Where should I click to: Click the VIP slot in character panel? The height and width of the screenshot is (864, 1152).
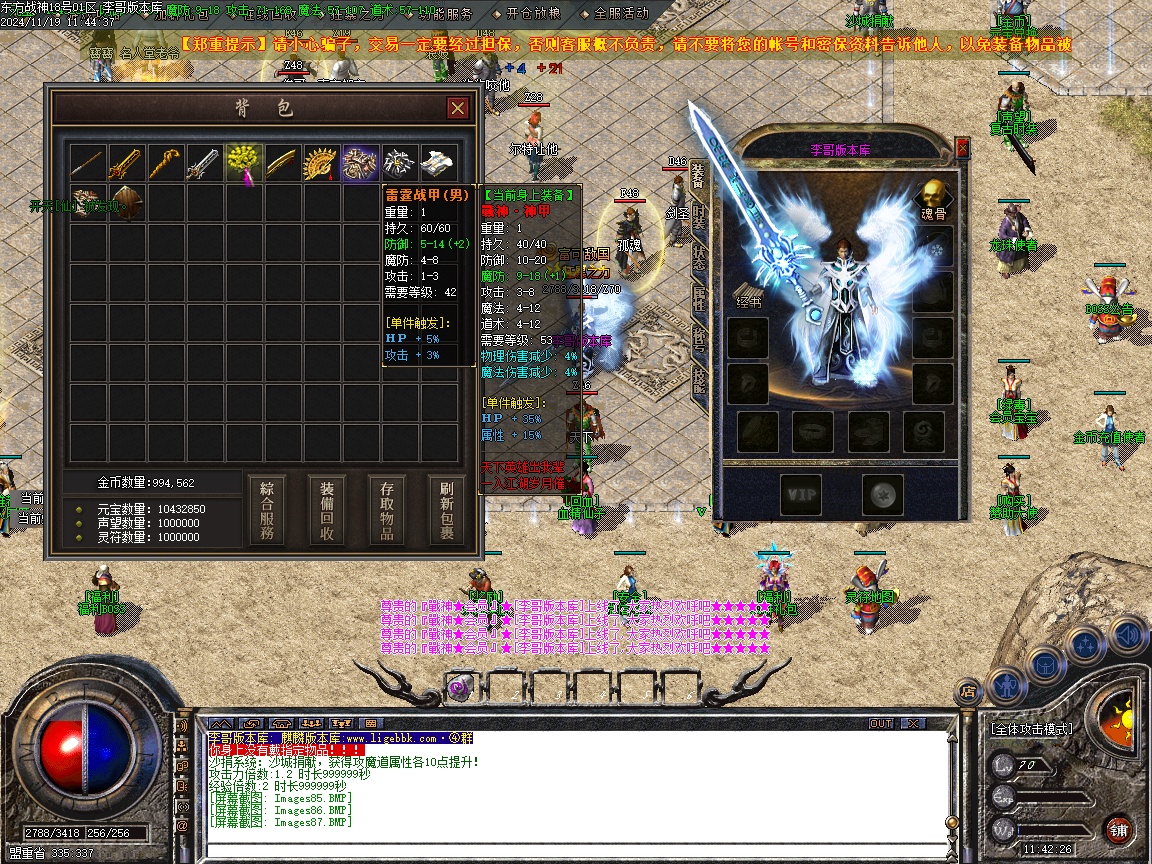(801, 493)
